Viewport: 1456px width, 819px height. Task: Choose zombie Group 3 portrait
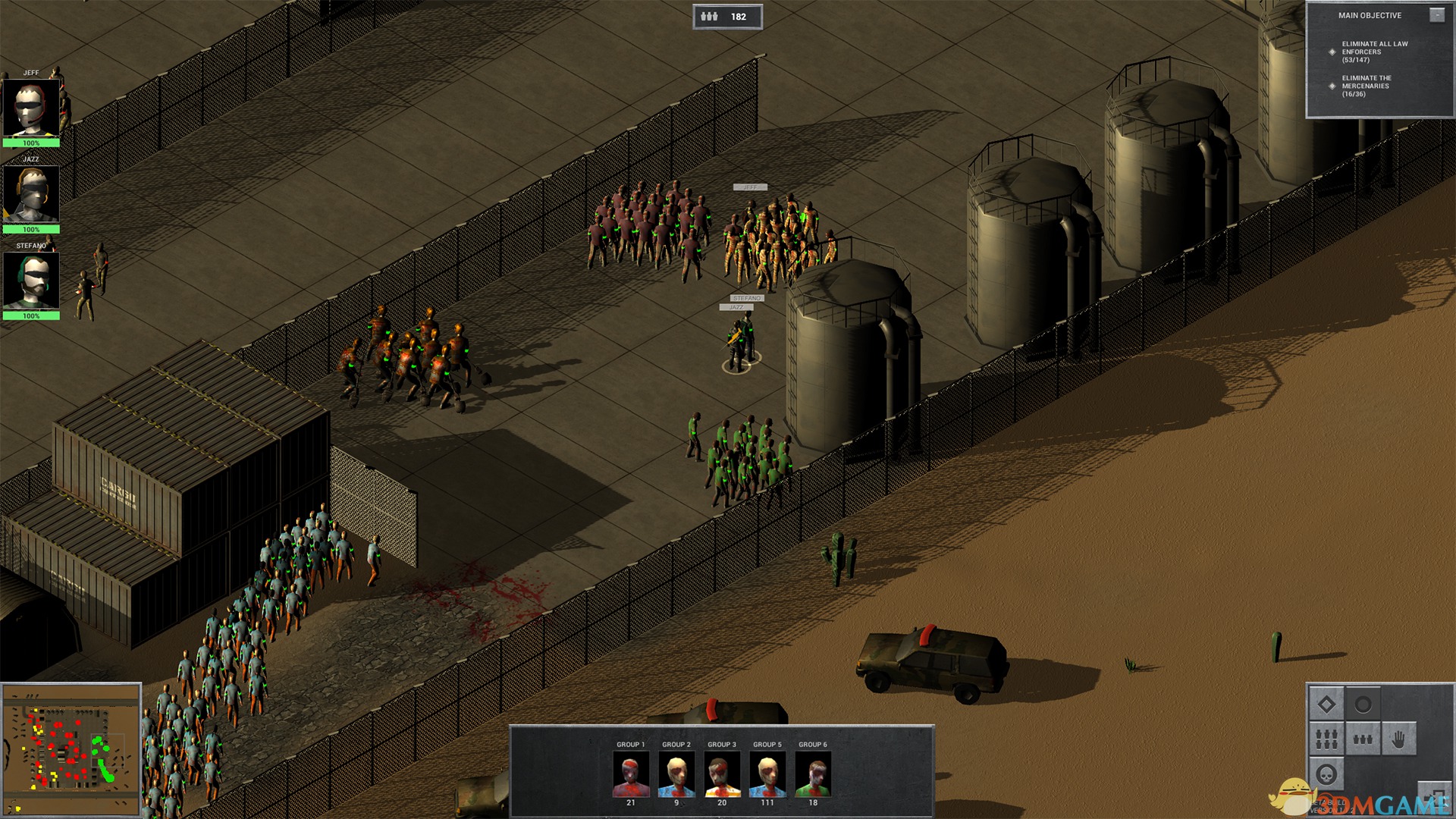[x=722, y=774]
